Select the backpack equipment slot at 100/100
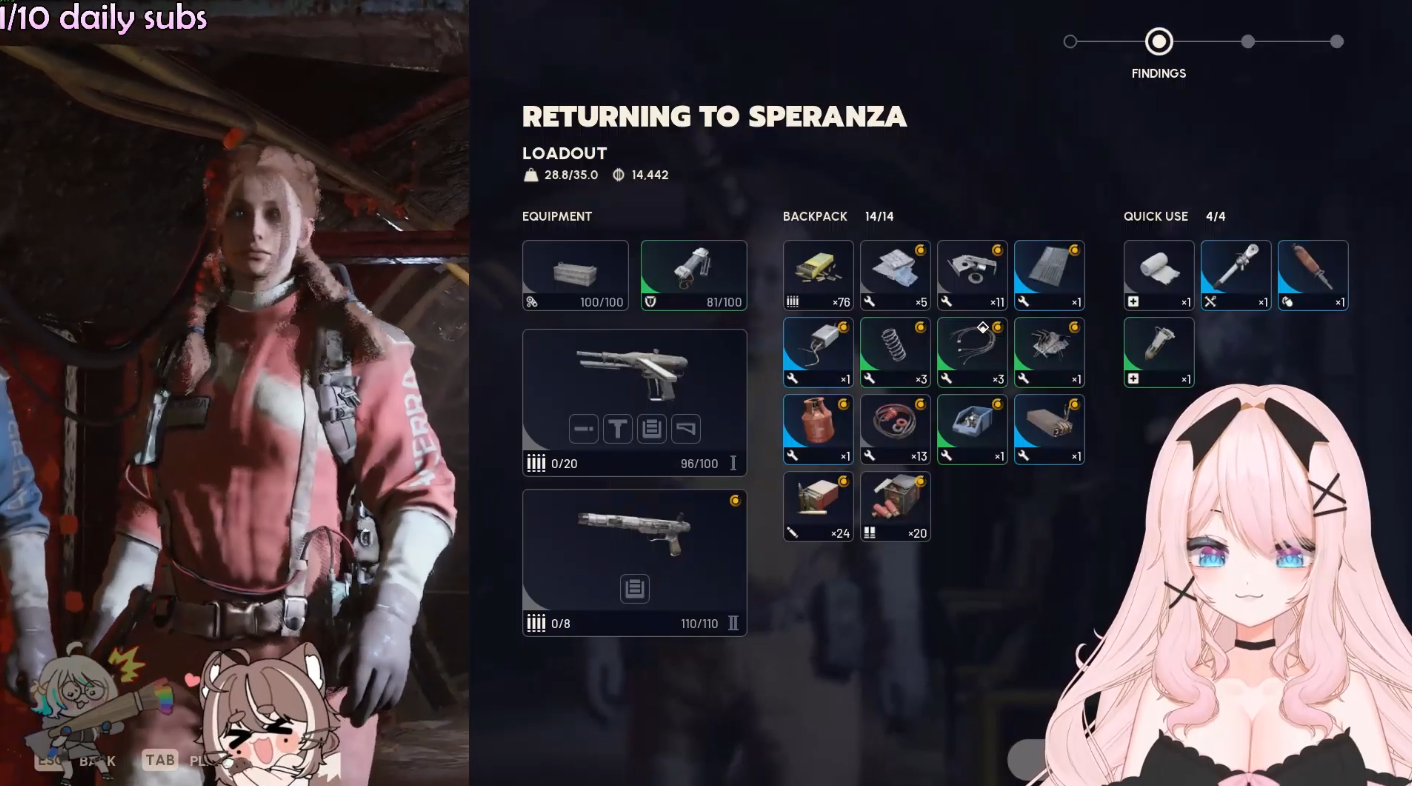This screenshot has width=1412, height=786. 575,275
